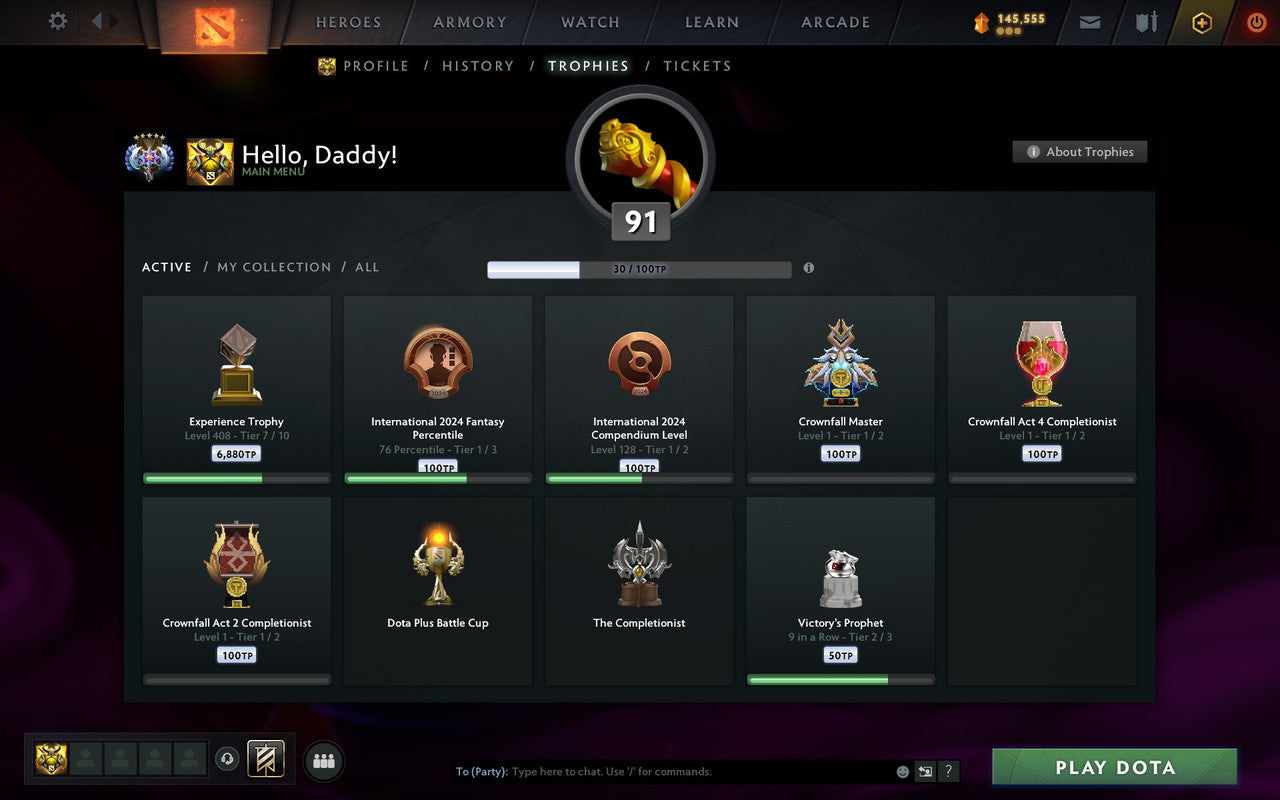This screenshot has height=800, width=1280.
Task: Open Dota Plus with the hexagon plus icon
Action: click(x=1201, y=22)
